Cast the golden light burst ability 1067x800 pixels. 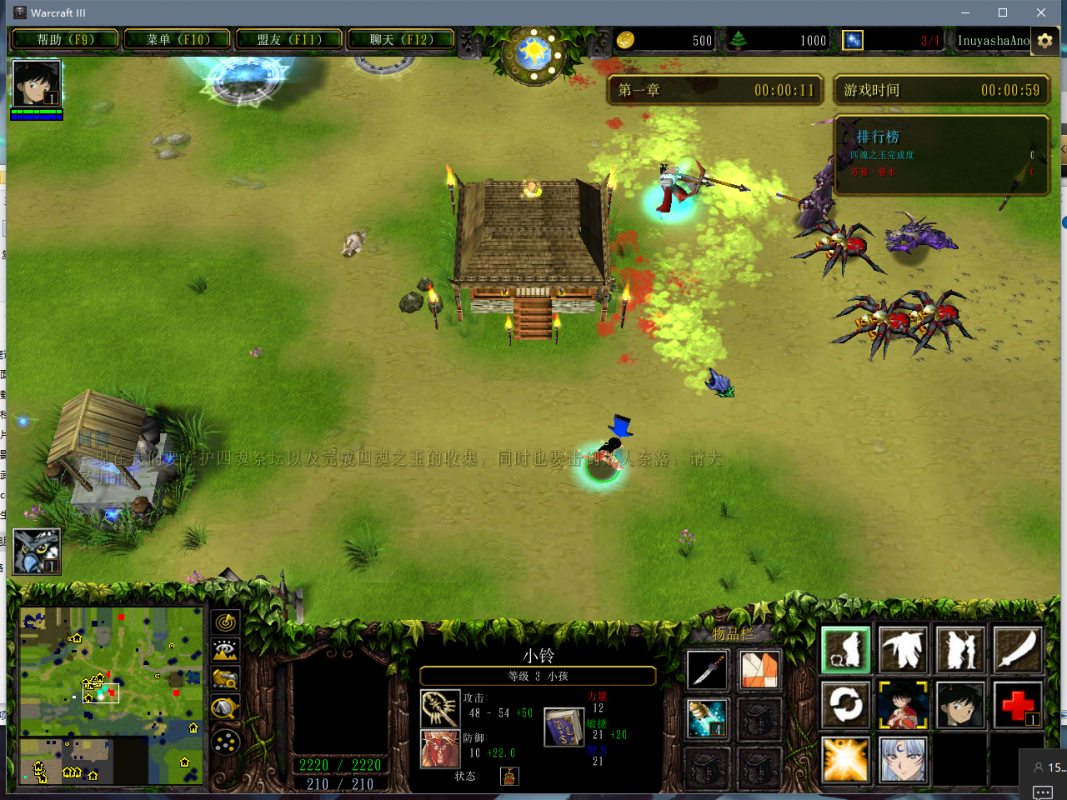coord(846,759)
